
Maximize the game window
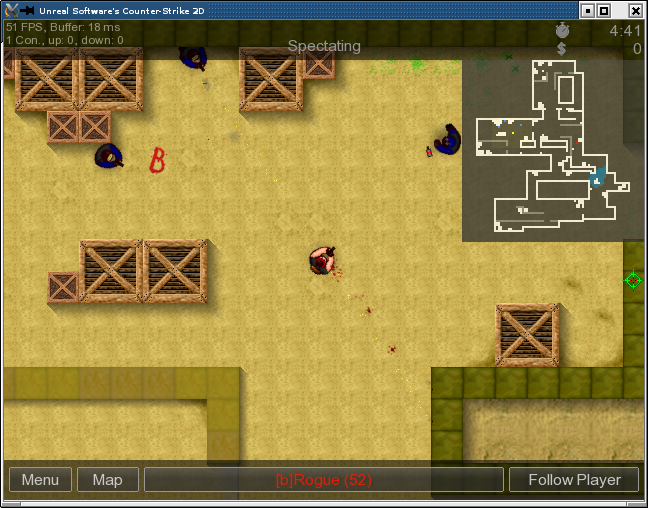point(603,10)
